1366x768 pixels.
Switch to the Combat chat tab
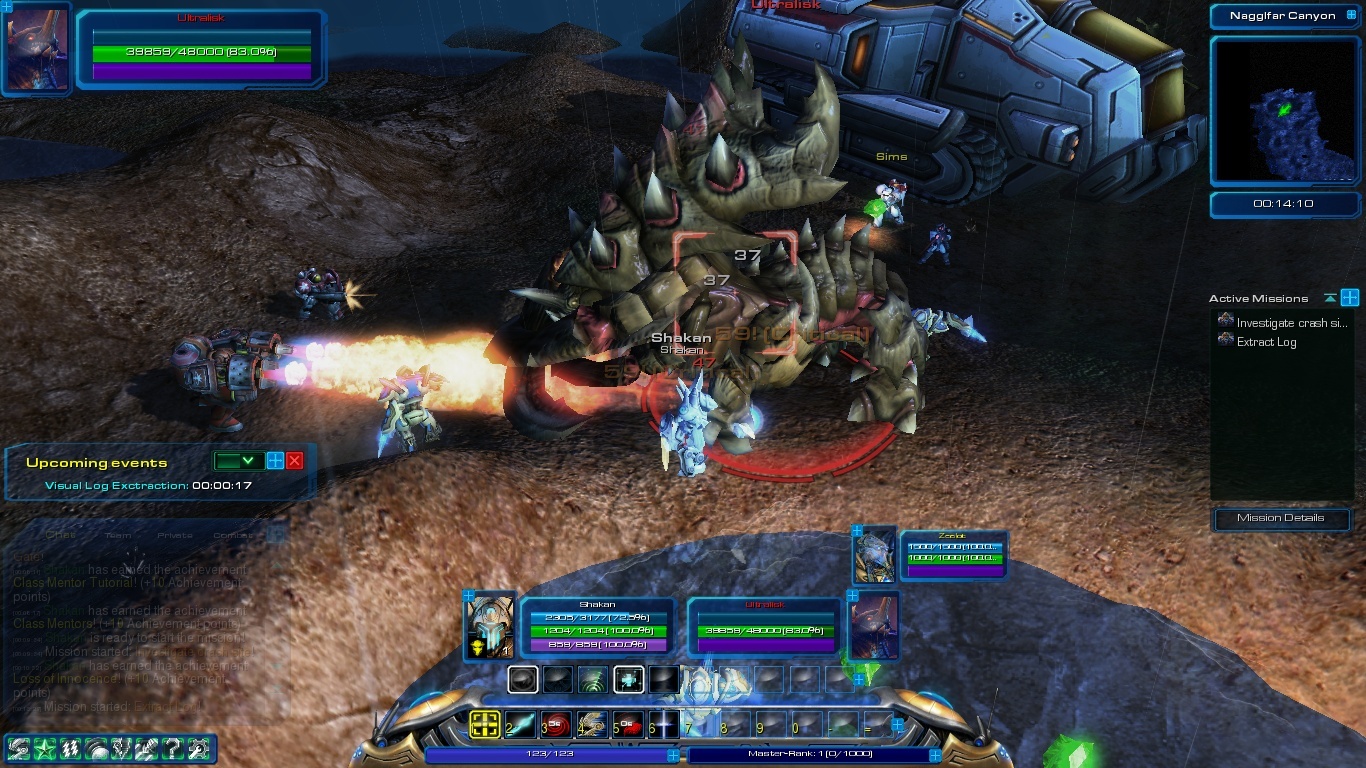pos(232,535)
